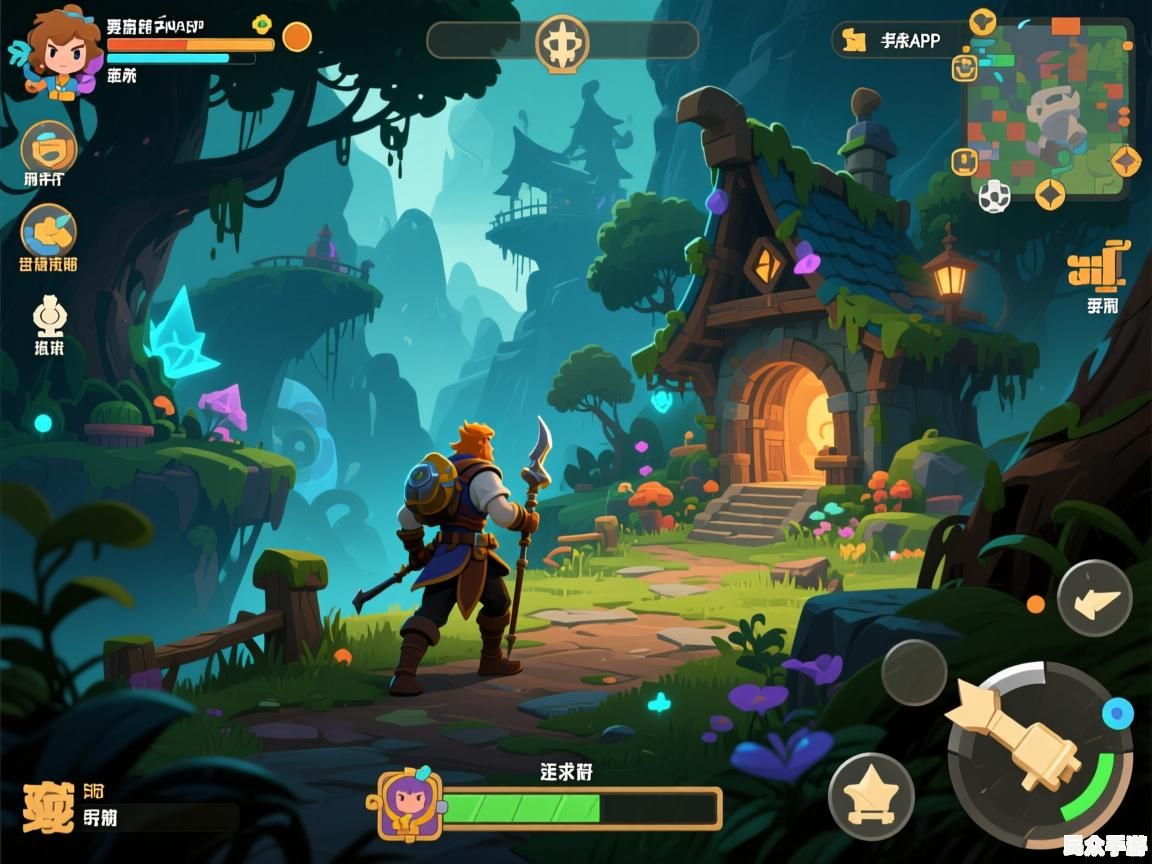Open the APP button with yellow icon
This screenshot has width=1152, height=864.
(x=897, y=40)
